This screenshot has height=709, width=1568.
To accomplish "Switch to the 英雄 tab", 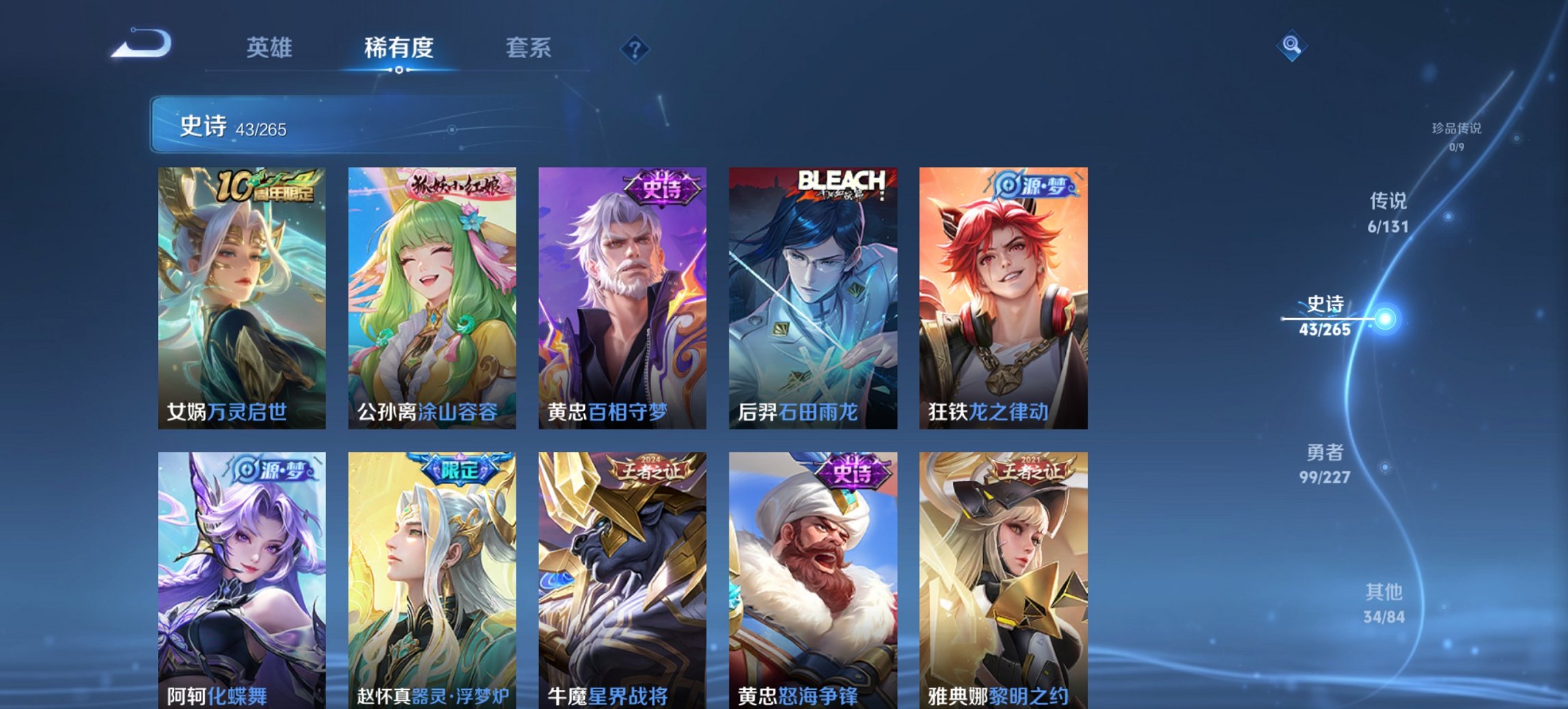I will pos(272,48).
